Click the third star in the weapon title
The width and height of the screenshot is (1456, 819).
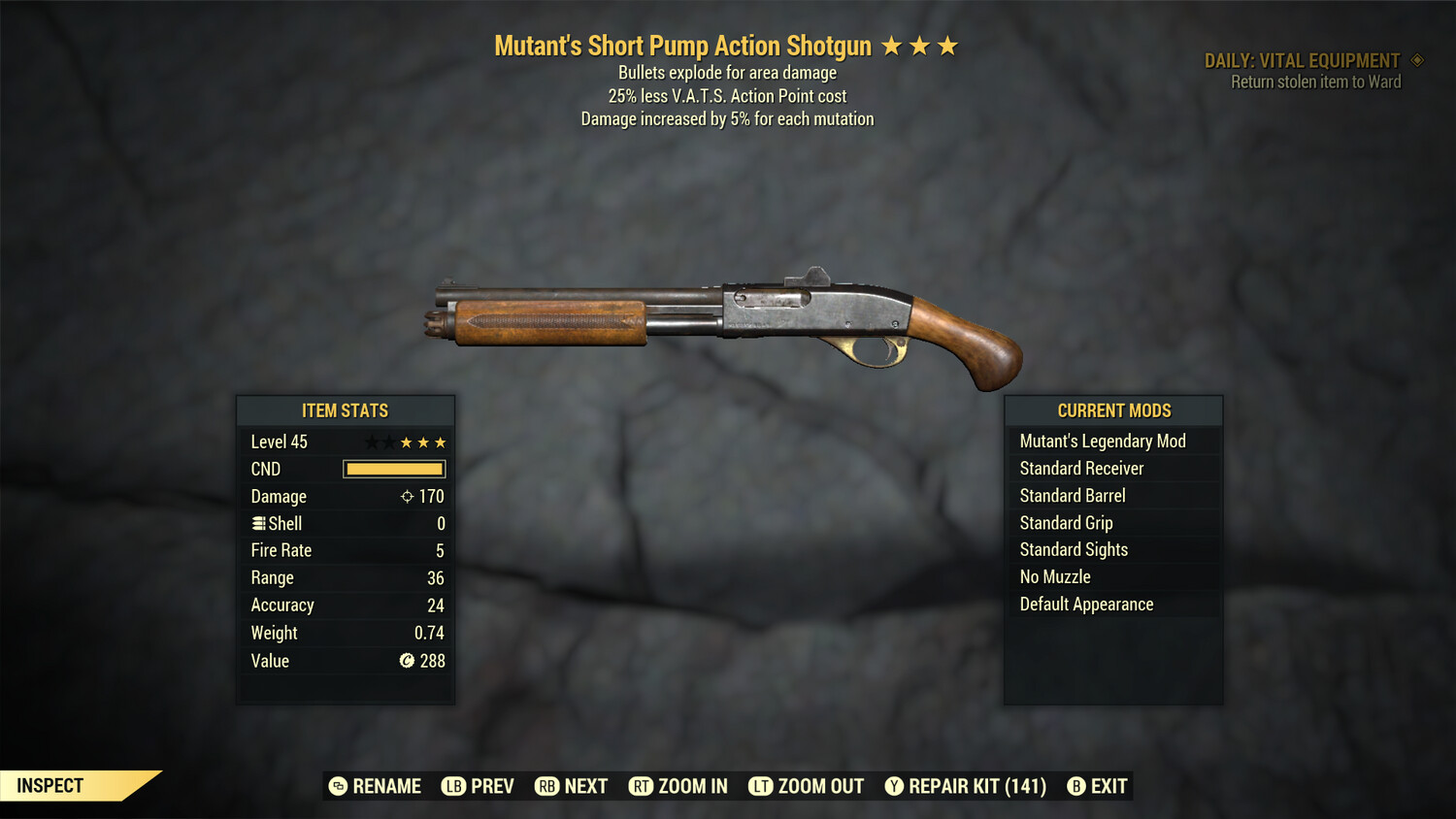[948, 44]
